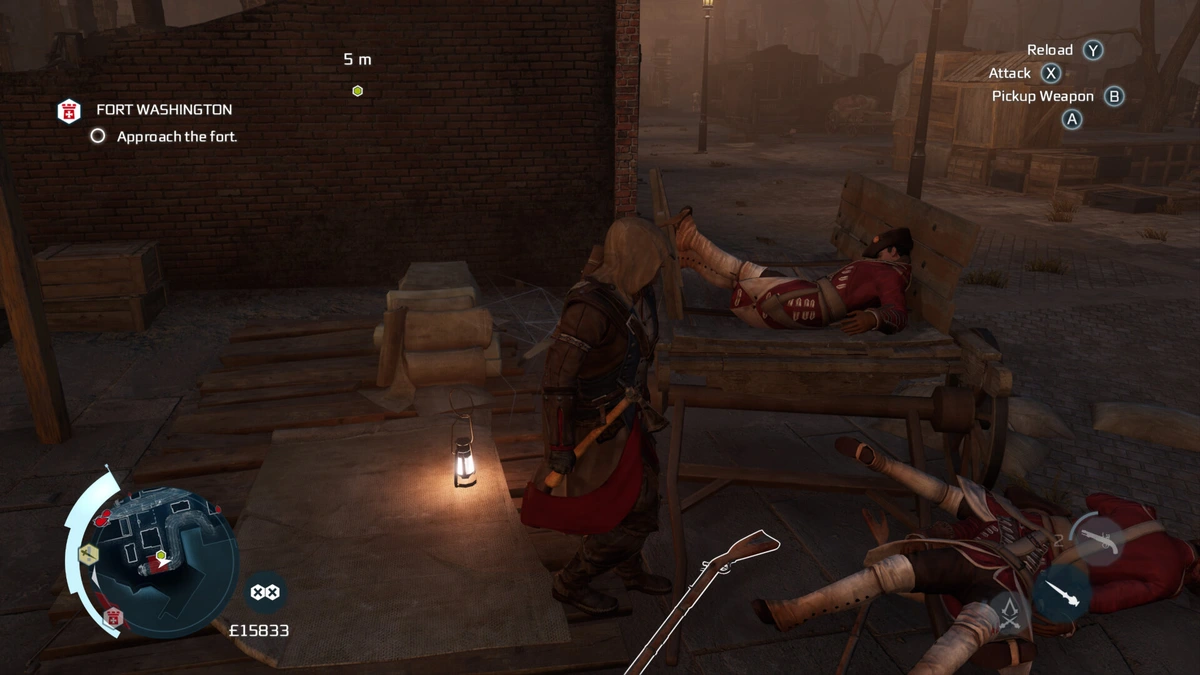The height and width of the screenshot is (675, 1200).
Task: Select the green objective marker showing 5 m
Action: [x=357, y=91]
